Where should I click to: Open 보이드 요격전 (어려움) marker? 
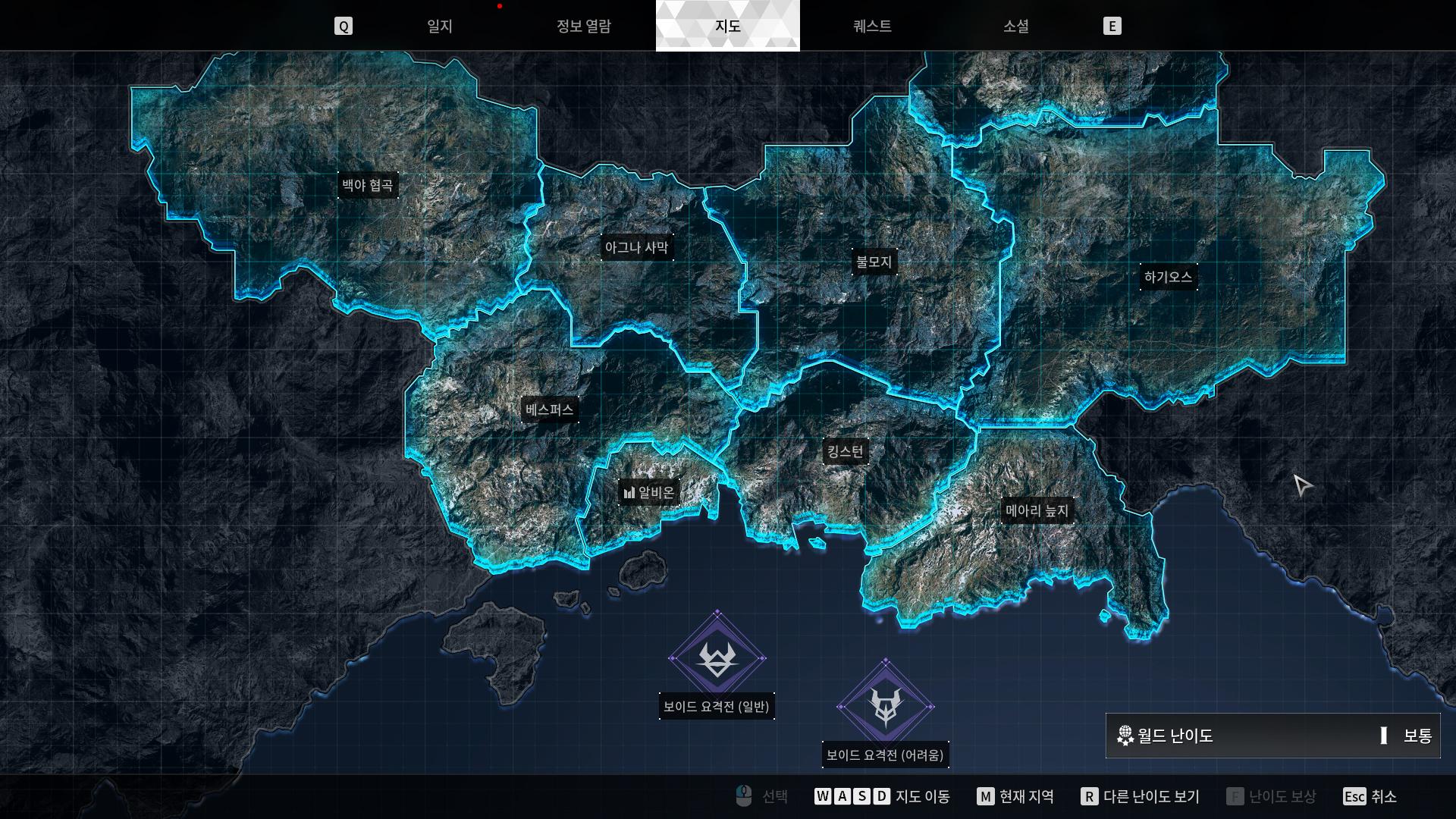pyautogui.click(x=885, y=707)
